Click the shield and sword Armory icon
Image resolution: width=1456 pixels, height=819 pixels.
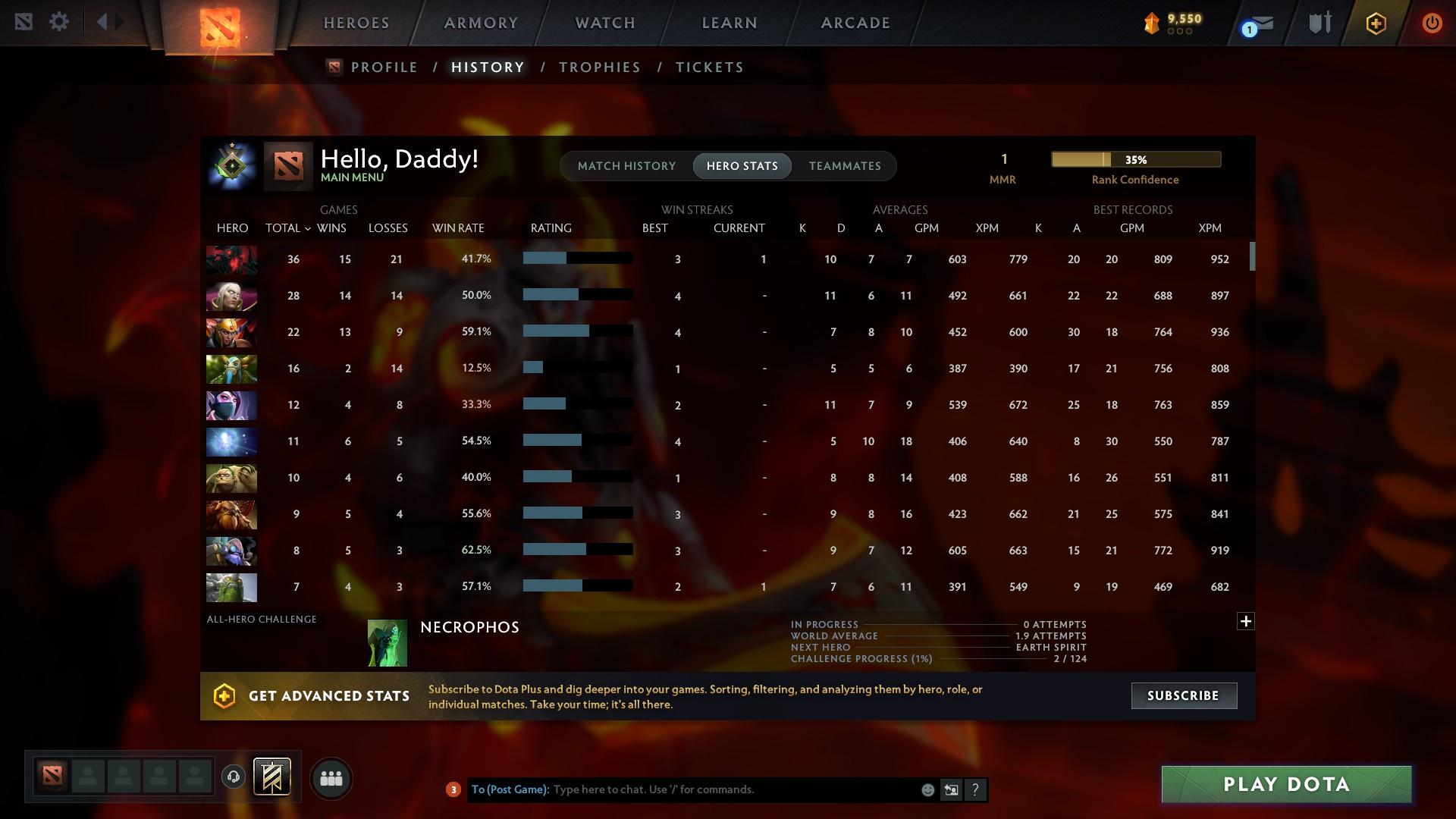tap(1319, 22)
